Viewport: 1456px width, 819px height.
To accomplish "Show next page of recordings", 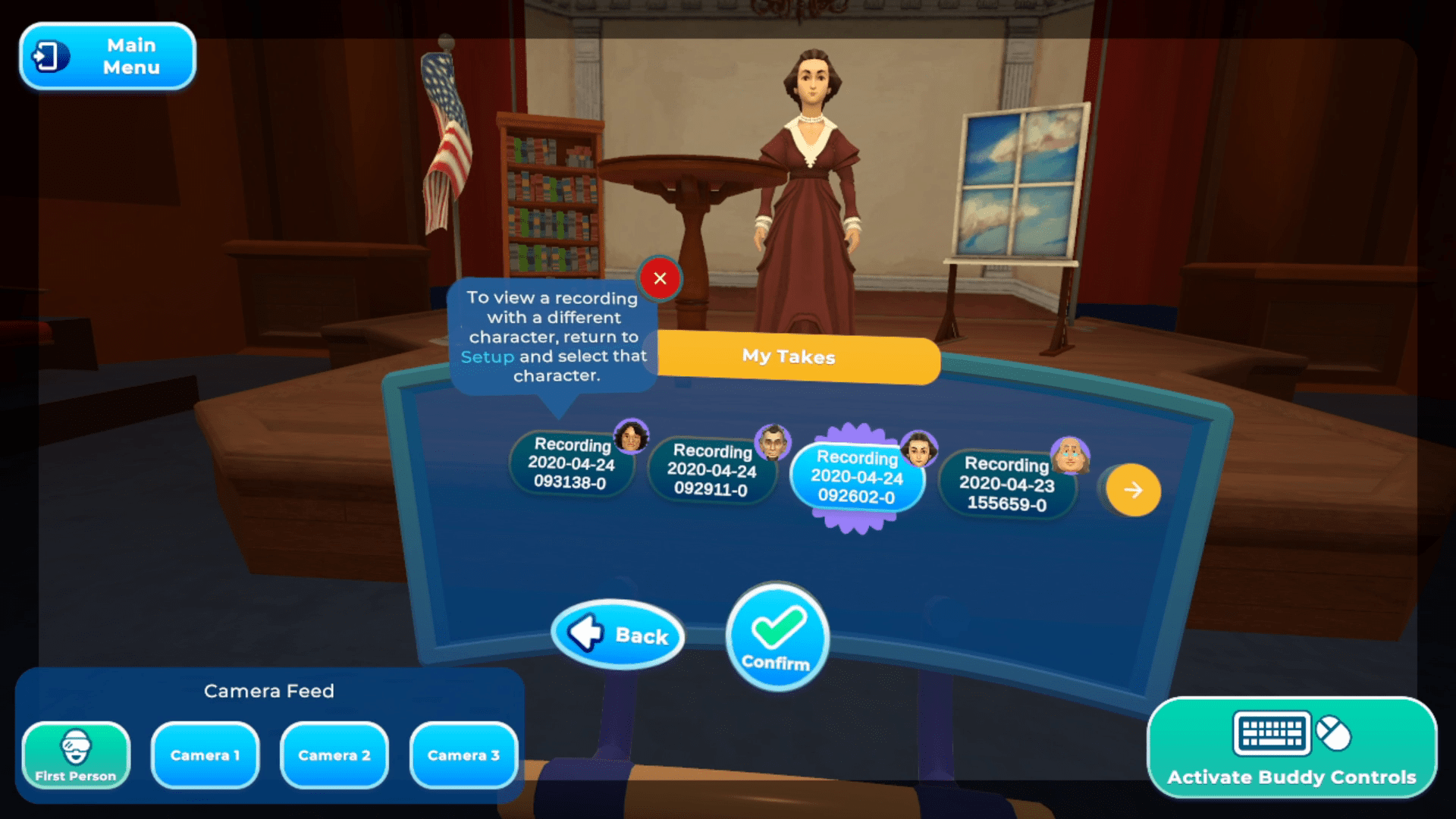I will click(x=1133, y=491).
